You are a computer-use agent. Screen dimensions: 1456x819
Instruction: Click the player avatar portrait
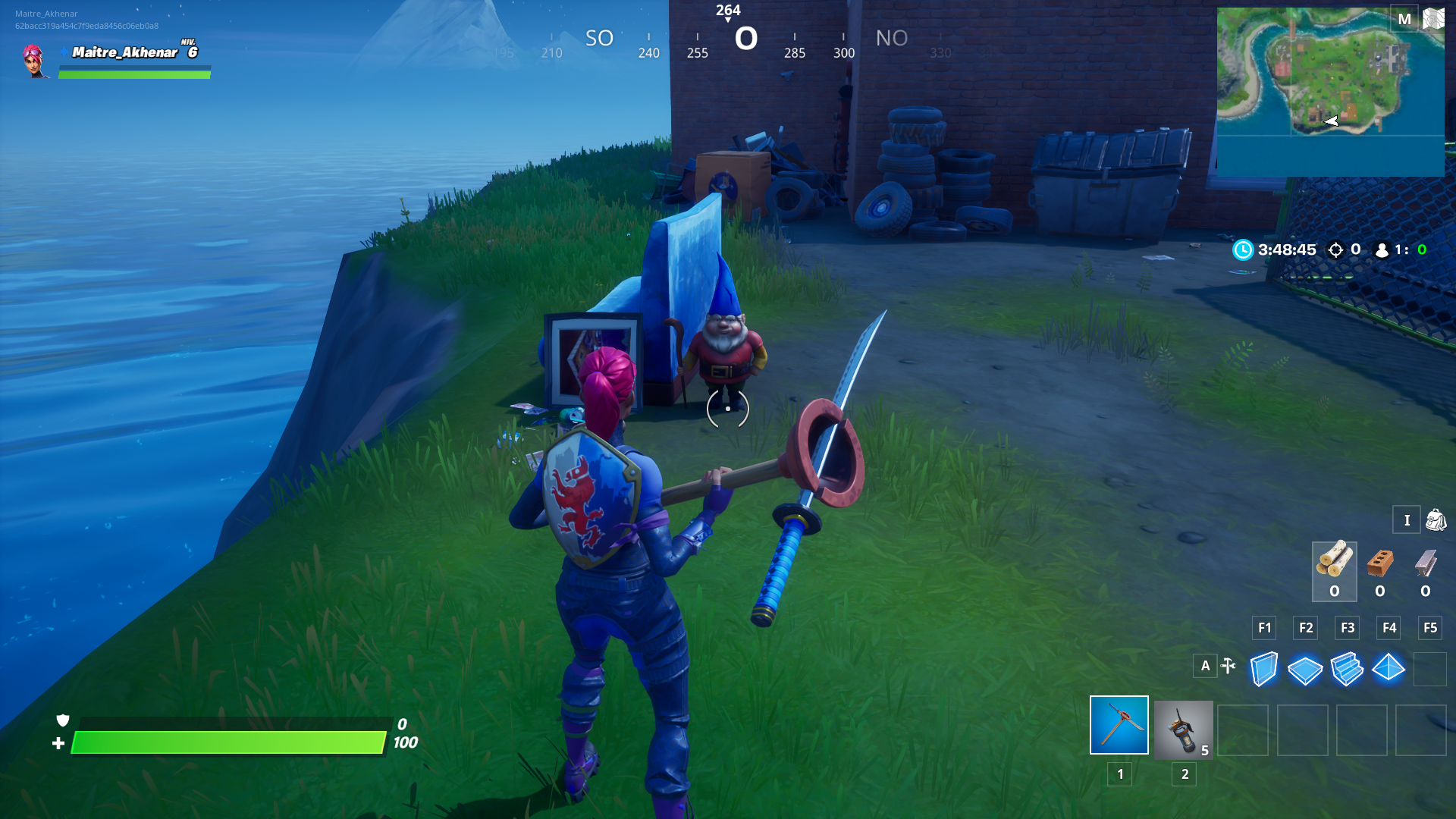[35, 61]
